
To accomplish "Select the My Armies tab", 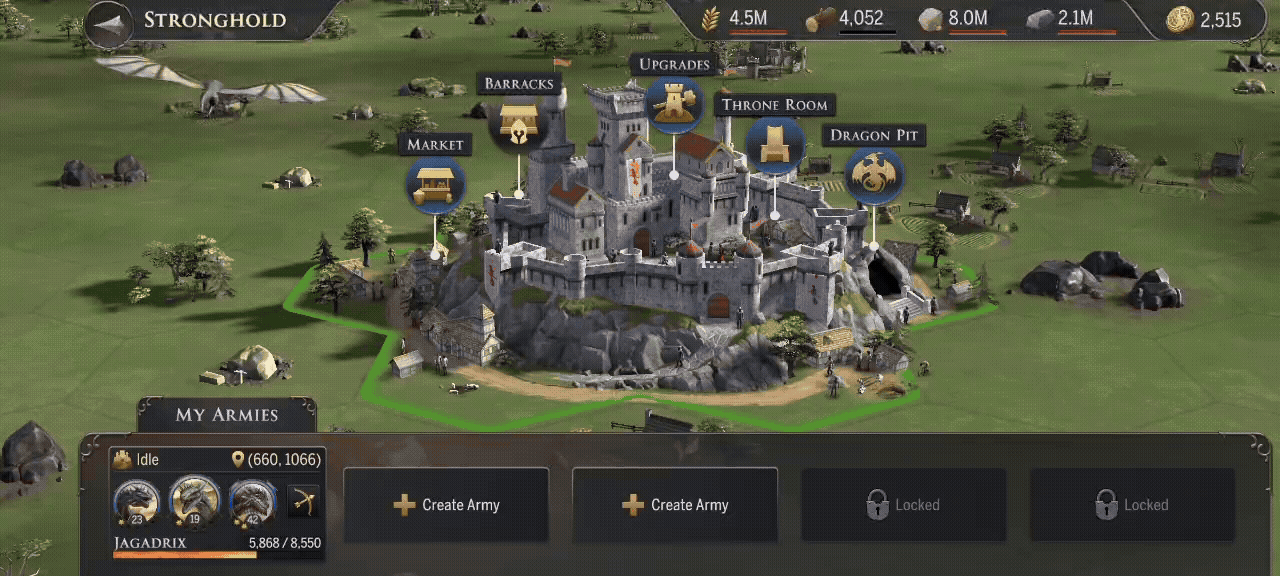I will 227,415.
